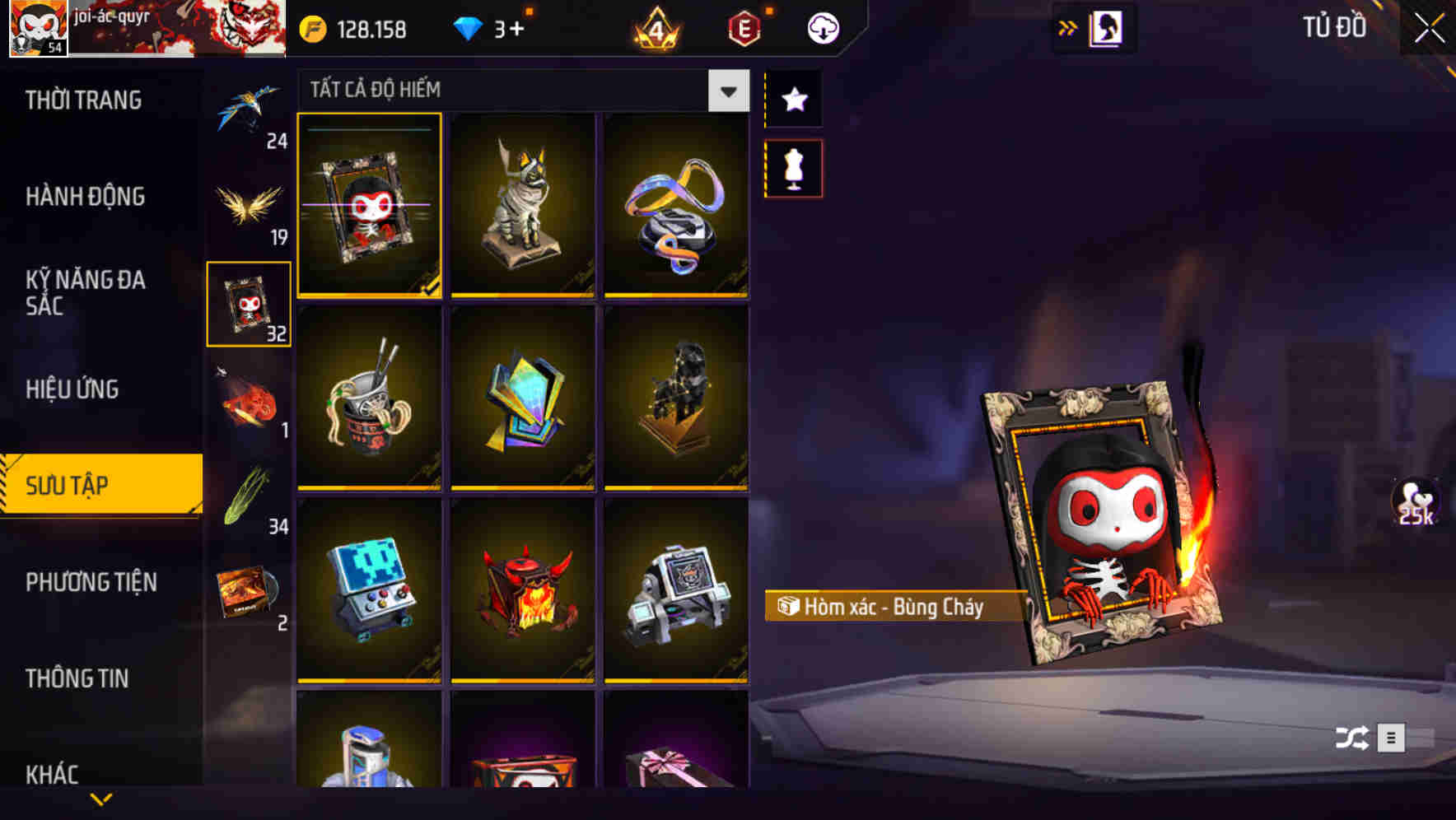Screen dimensions: 1456x820
Task: Toggle the star favorites filter
Action: click(x=793, y=100)
